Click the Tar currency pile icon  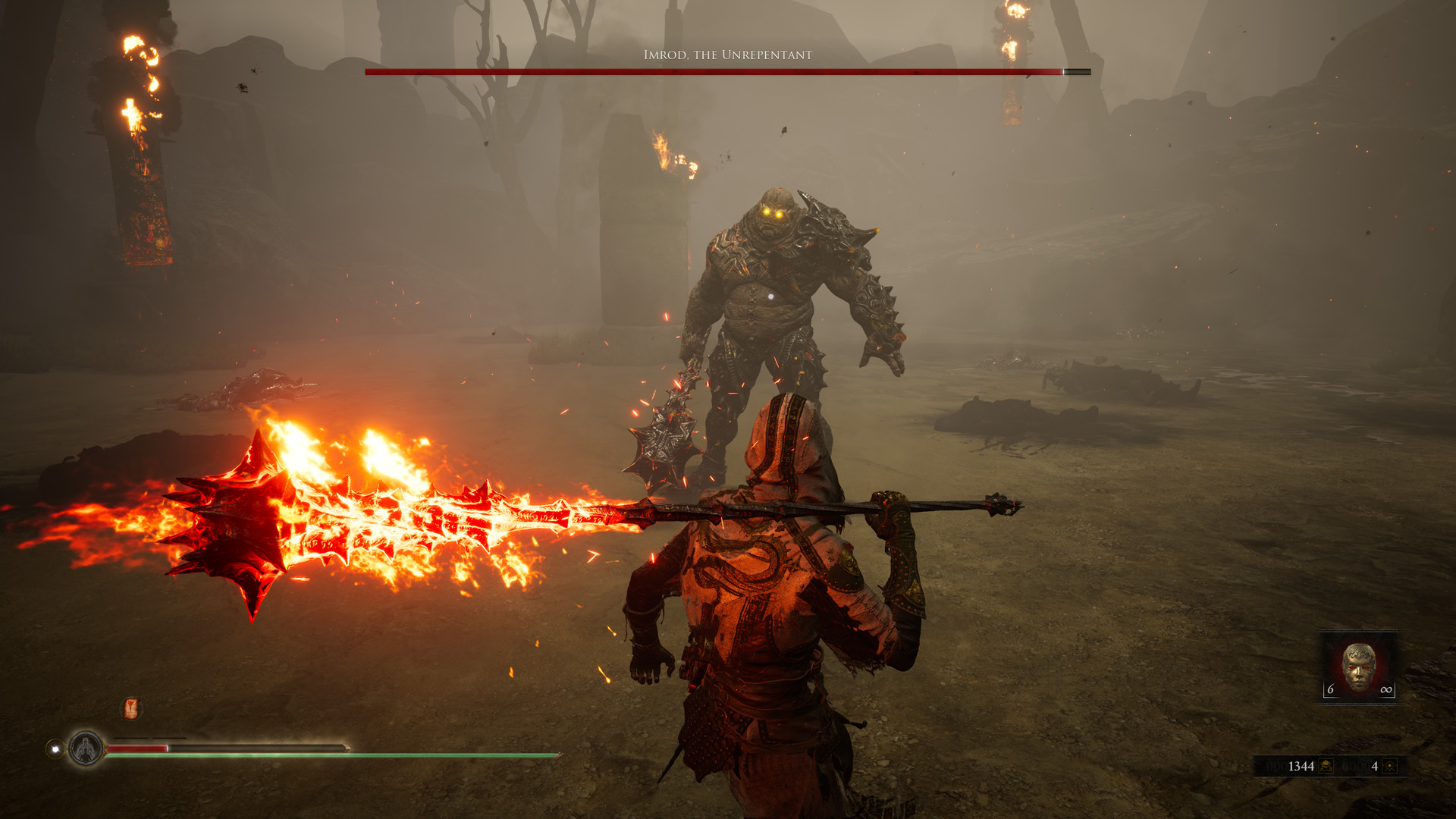click(1326, 766)
